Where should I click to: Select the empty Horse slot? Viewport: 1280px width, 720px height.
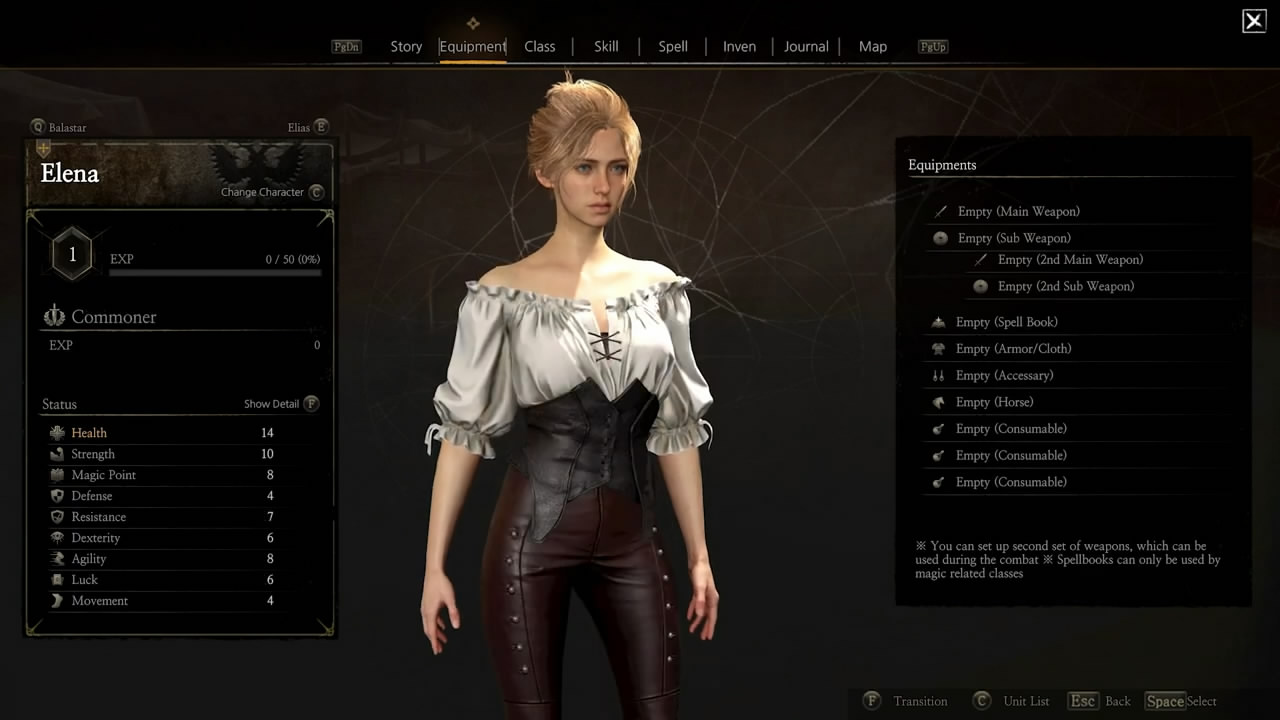pos(994,402)
